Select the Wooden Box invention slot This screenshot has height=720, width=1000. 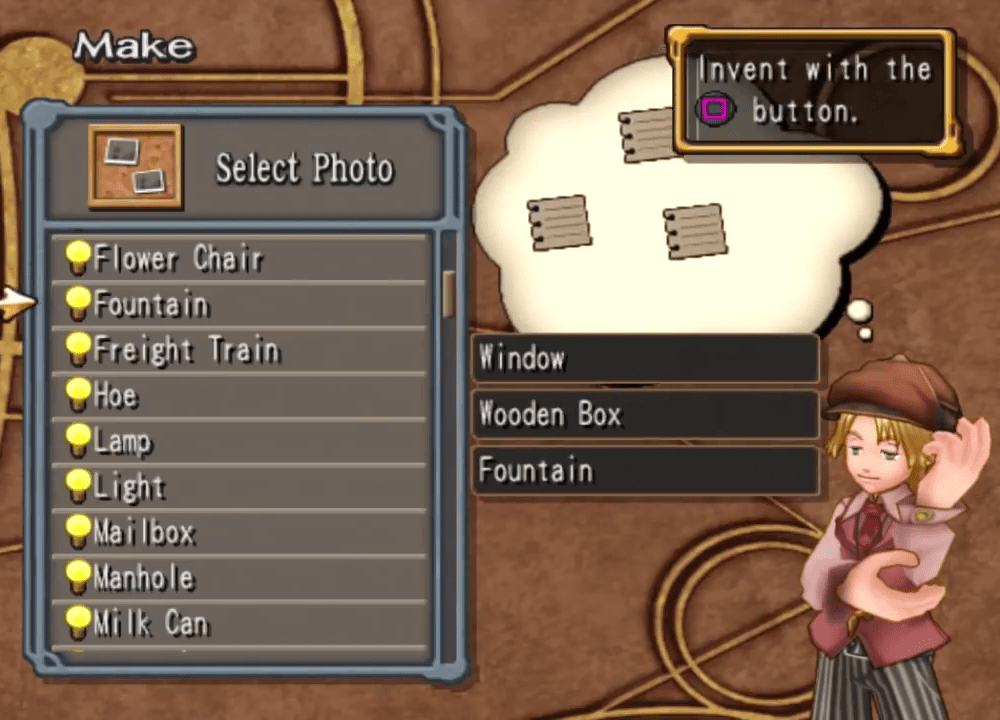(x=645, y=414)
